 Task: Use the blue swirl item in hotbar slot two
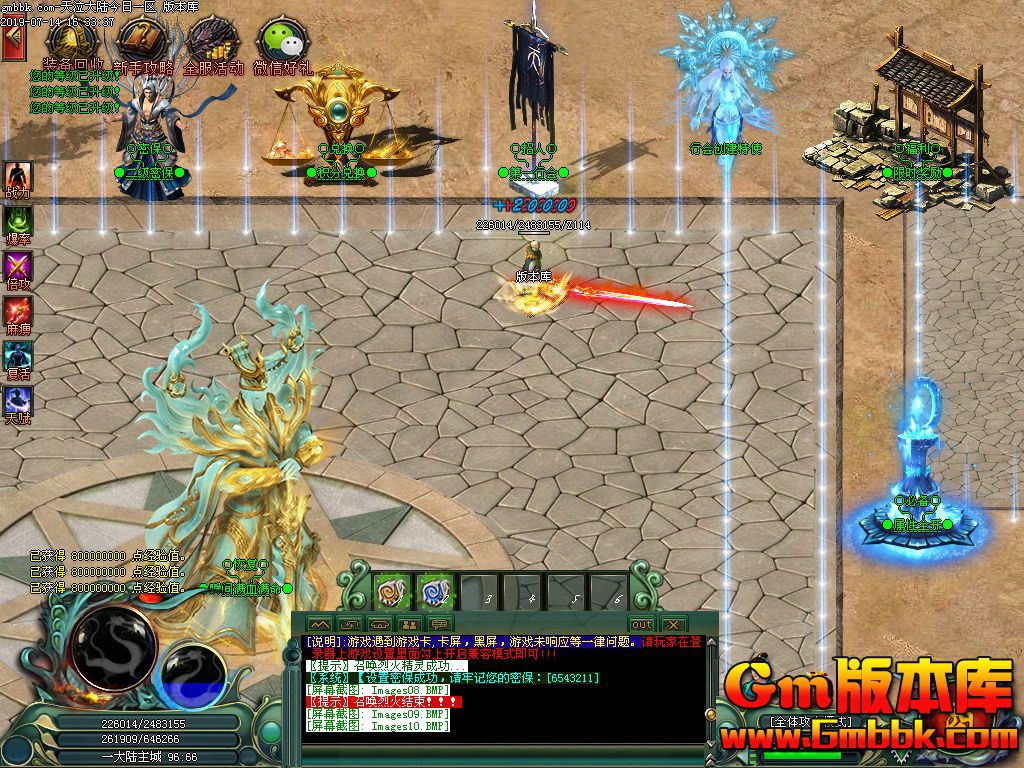434,592
